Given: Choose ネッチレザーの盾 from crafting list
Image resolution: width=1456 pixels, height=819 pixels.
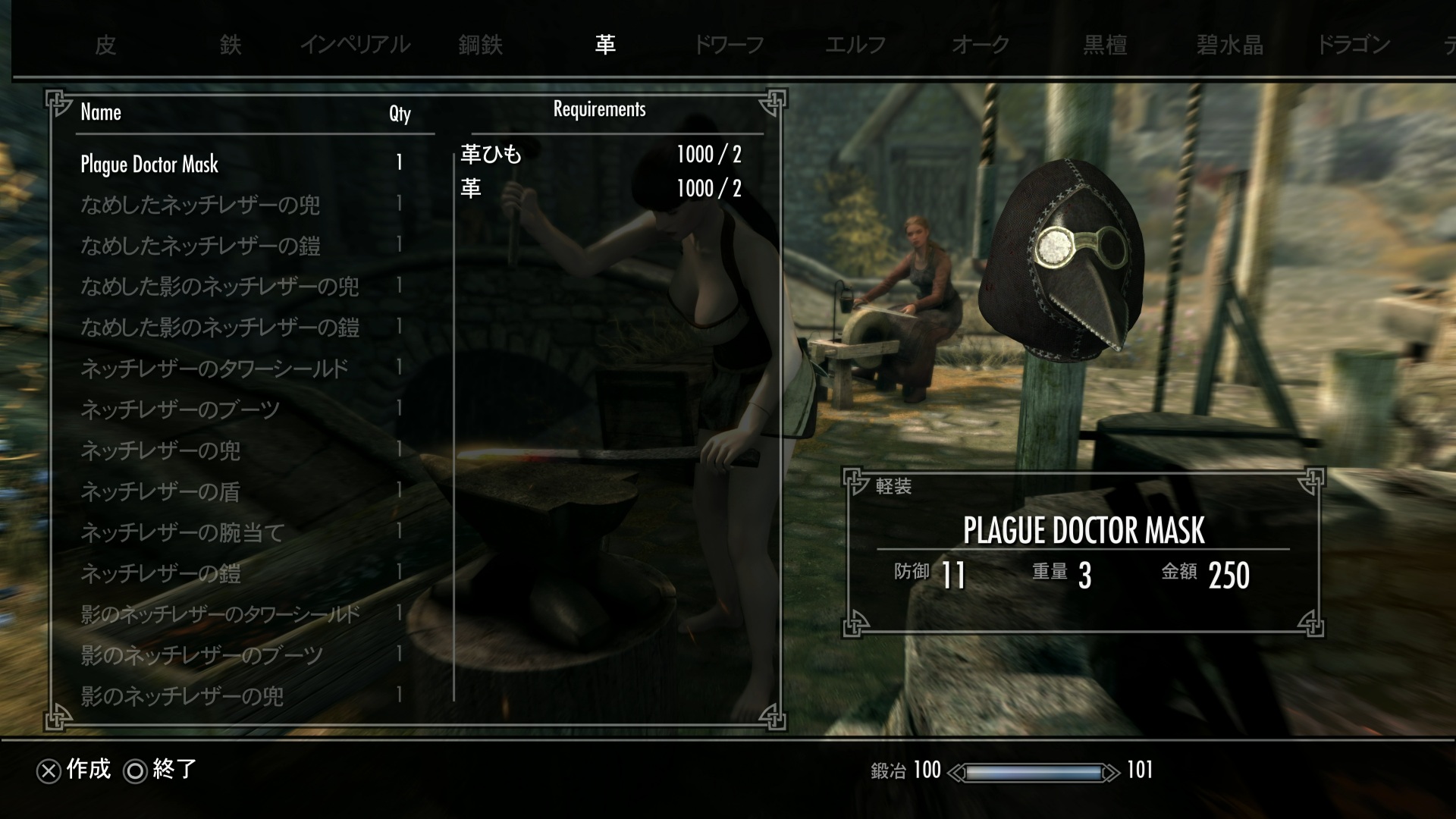Looking at the screenshot, I should (160, 491).
